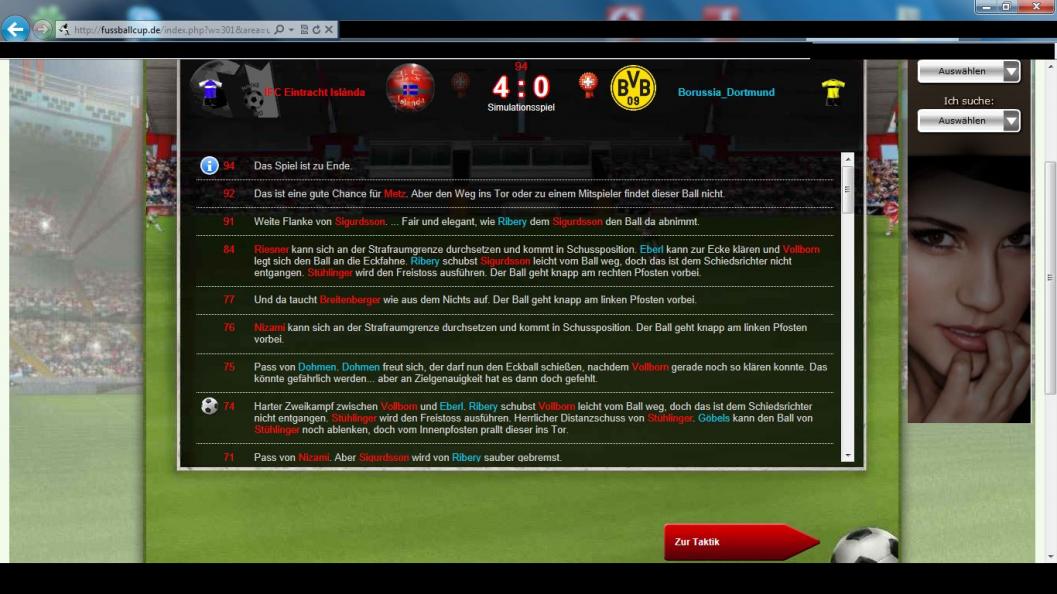This screenshot has height=594, width=1057.
Task: Select the yellow Dortmund jersey icon
Action: 832,92
